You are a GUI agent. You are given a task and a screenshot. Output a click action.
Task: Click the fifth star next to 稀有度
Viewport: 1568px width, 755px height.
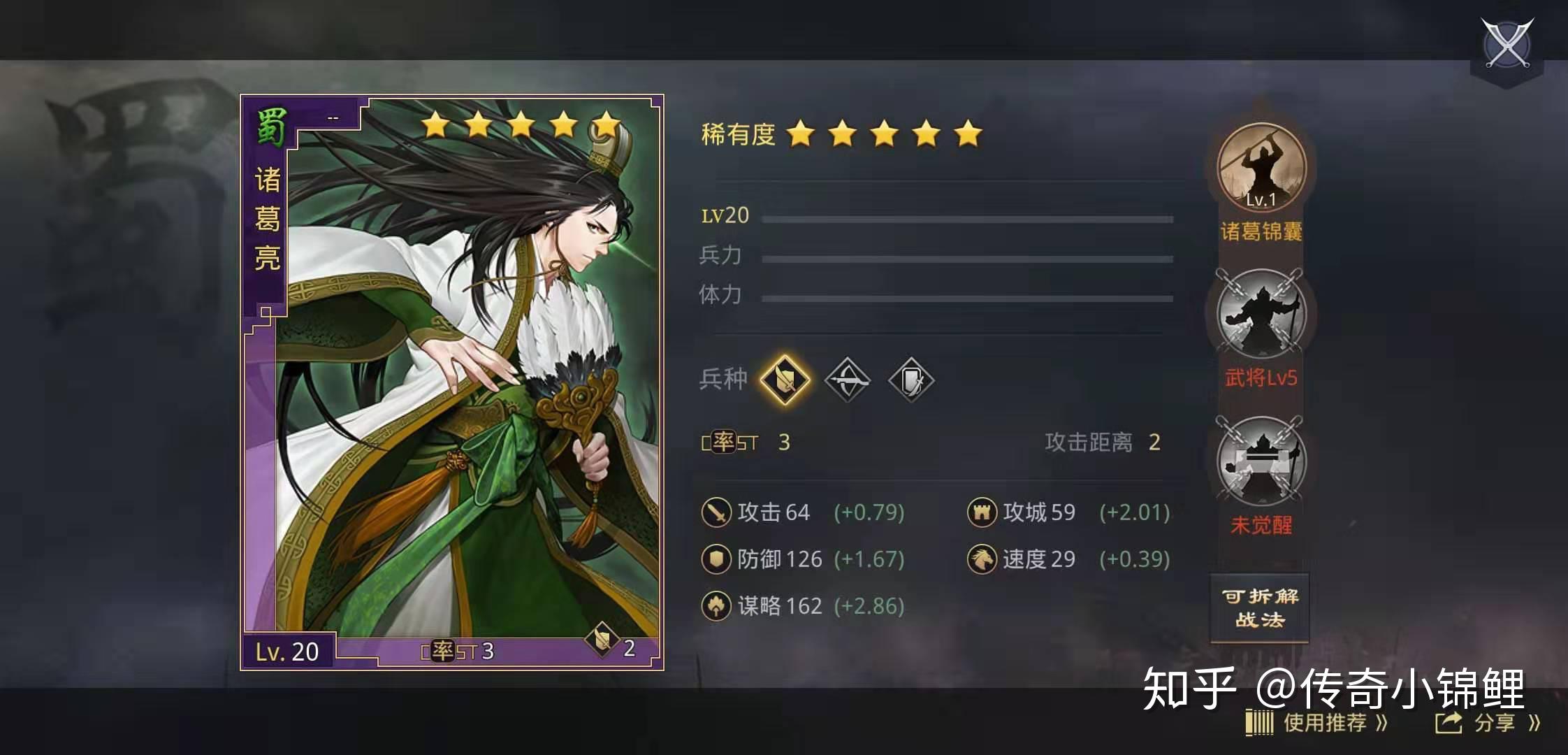(970, 133)
